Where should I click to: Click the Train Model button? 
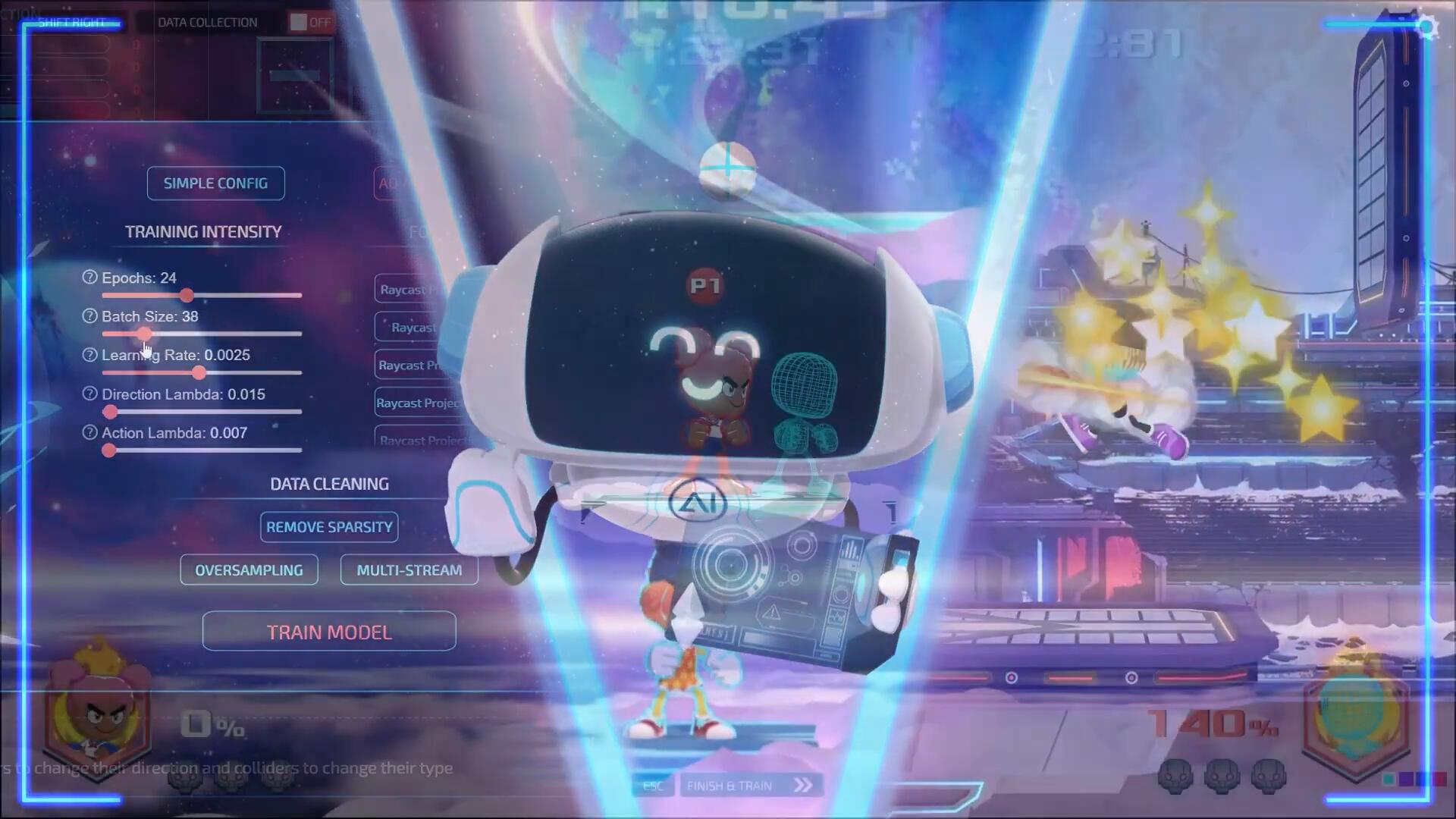point(329,632)
